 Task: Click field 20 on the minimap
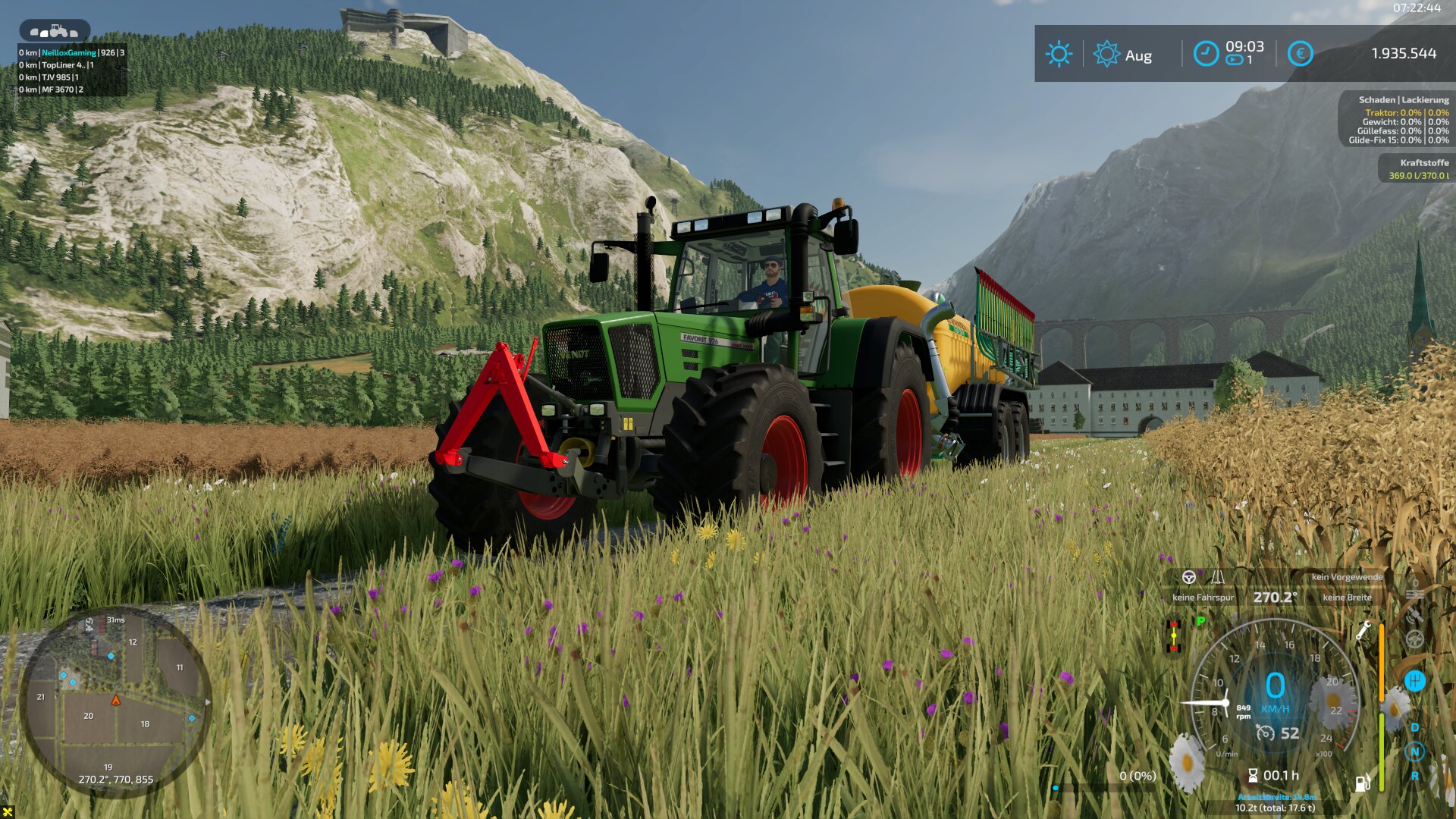(x=89, y=715)
